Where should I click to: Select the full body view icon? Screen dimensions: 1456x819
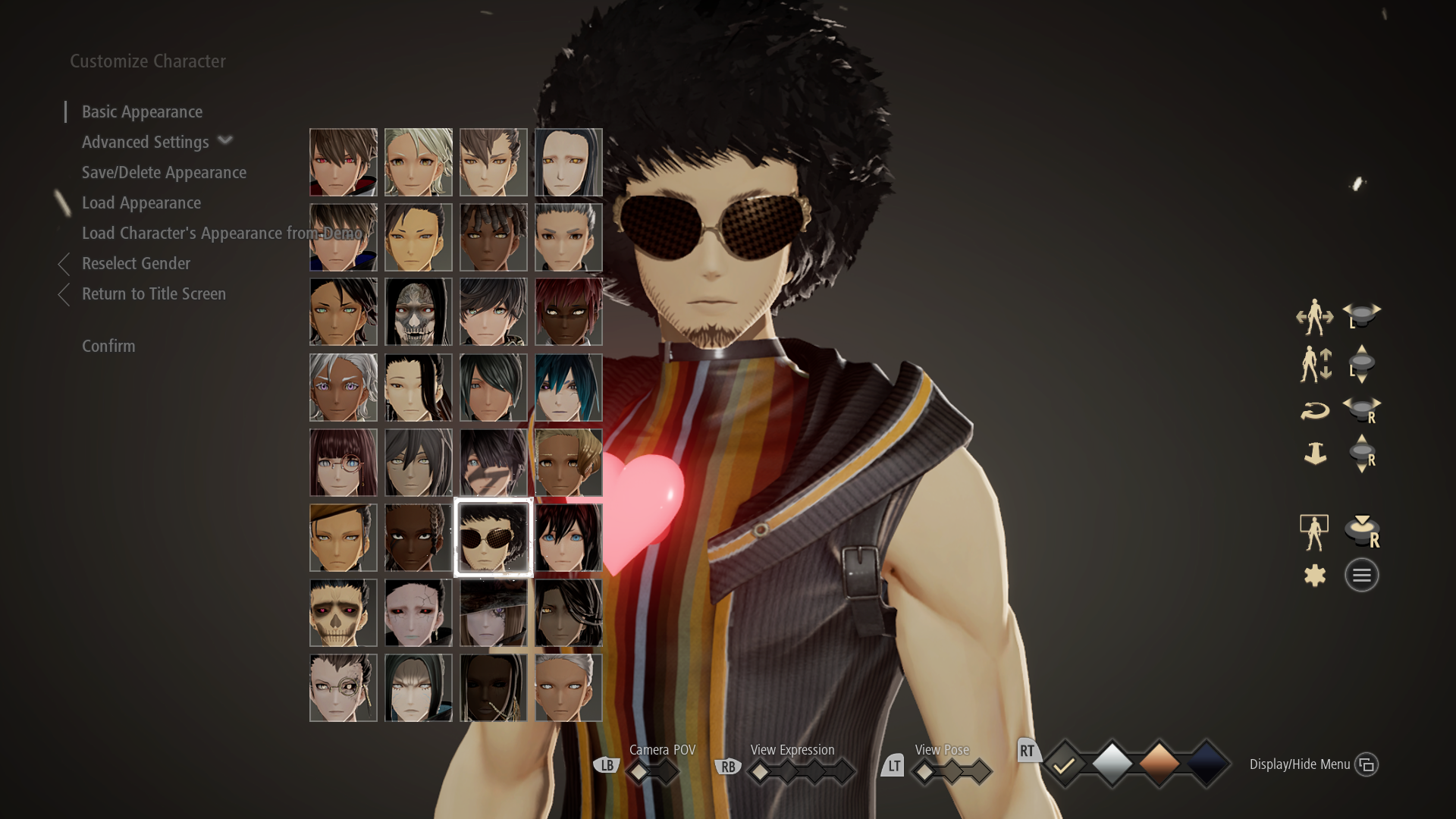click(1314, 530)
